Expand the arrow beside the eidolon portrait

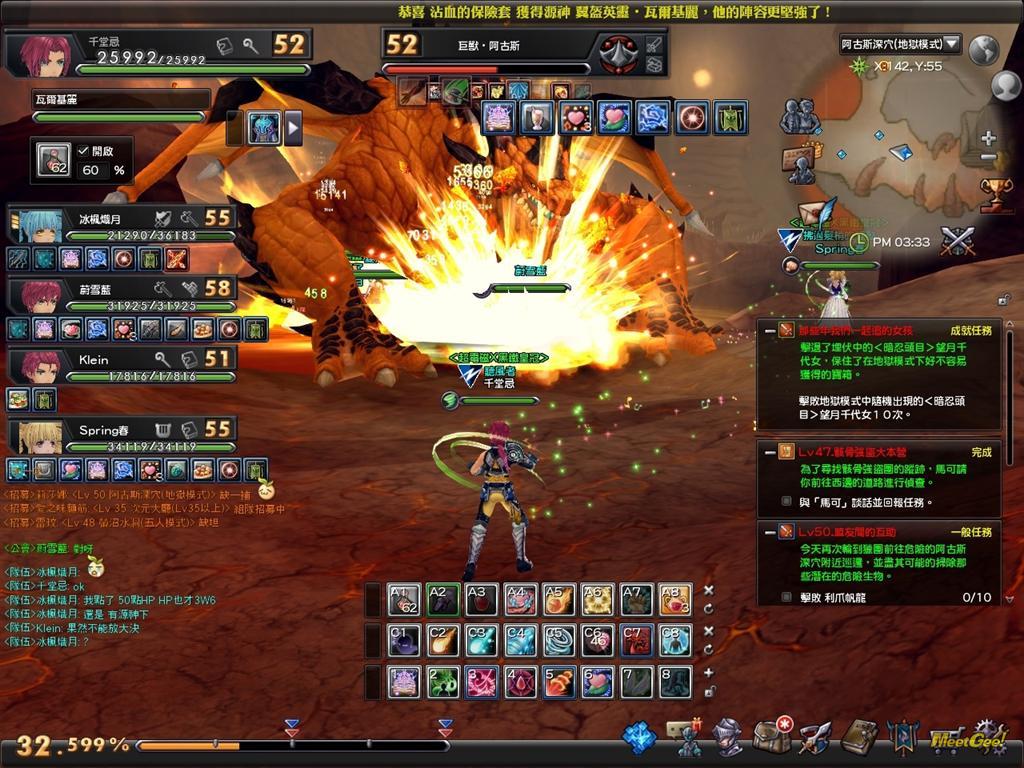(x=294, y=128)
